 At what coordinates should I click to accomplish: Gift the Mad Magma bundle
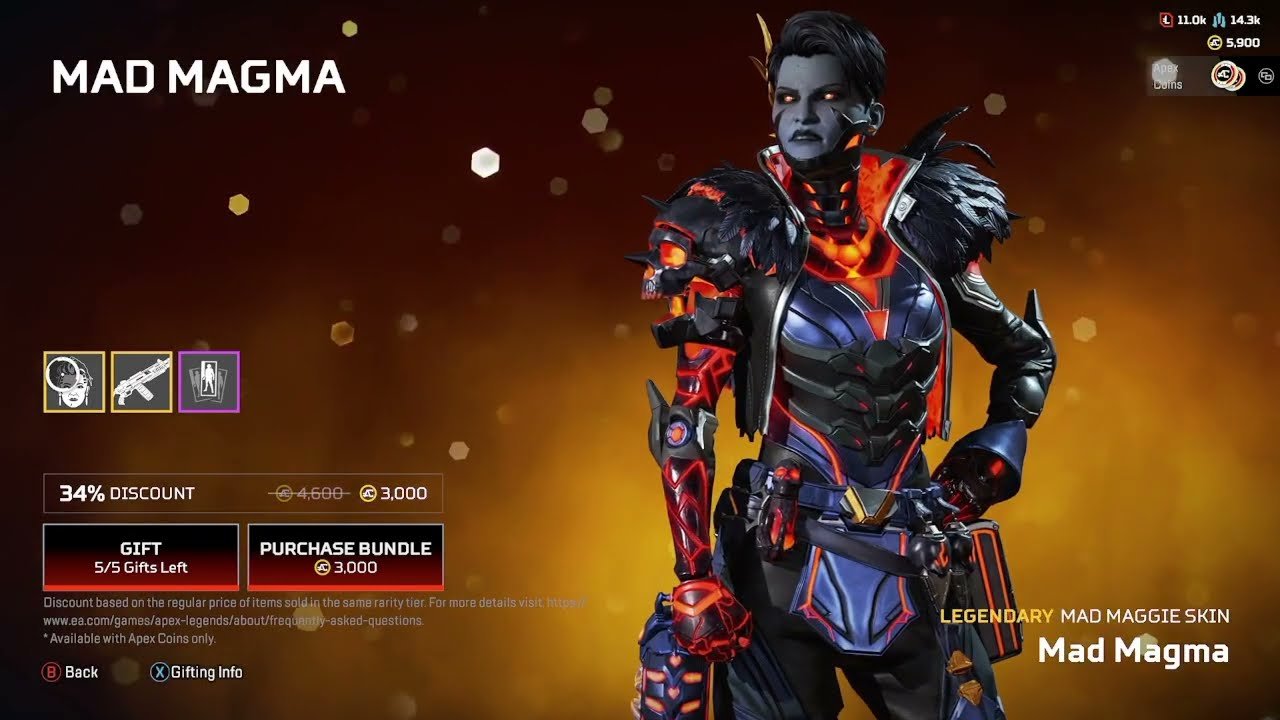point(140,557)
